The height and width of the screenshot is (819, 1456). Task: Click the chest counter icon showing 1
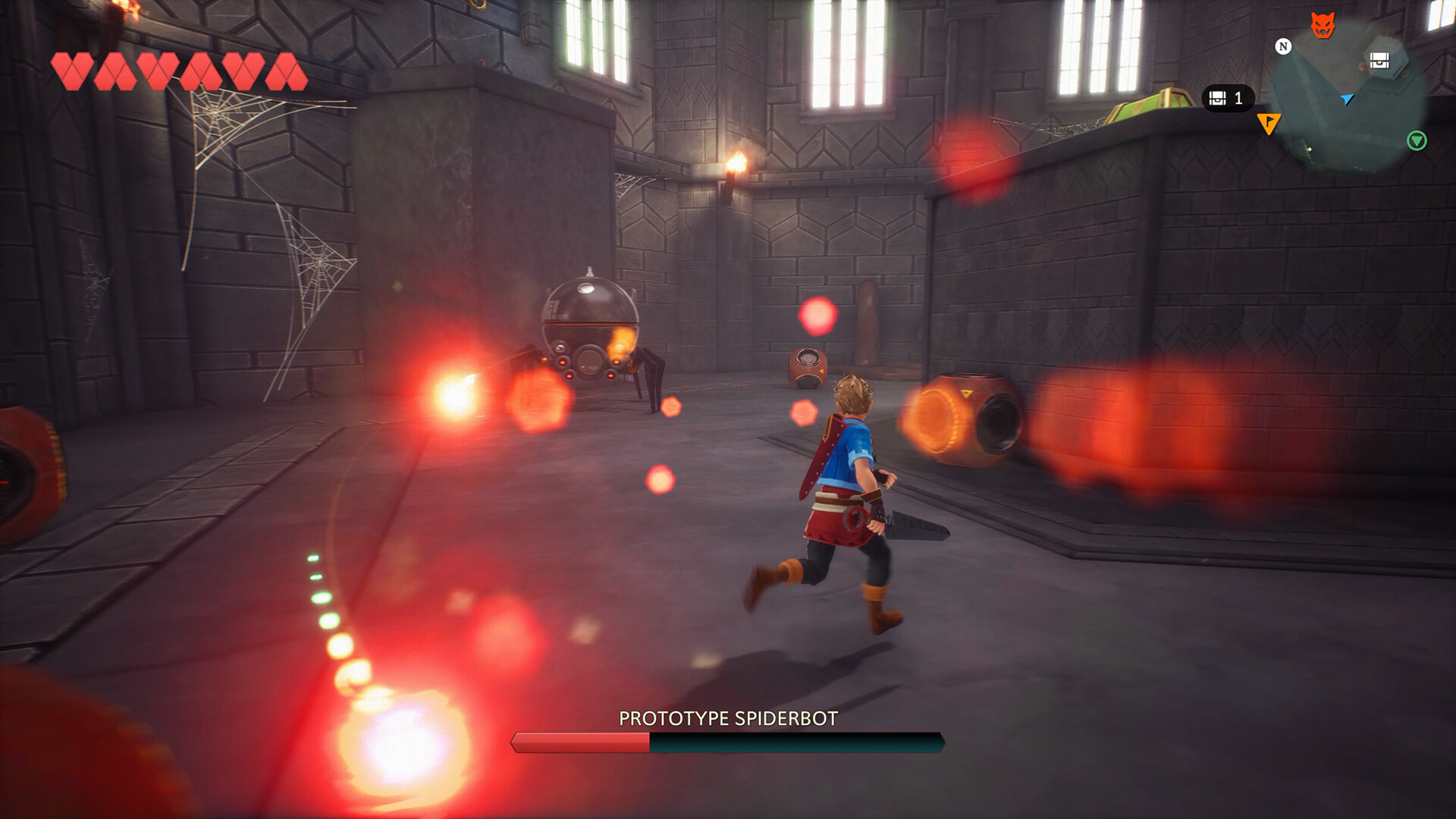click(1217, 99)
